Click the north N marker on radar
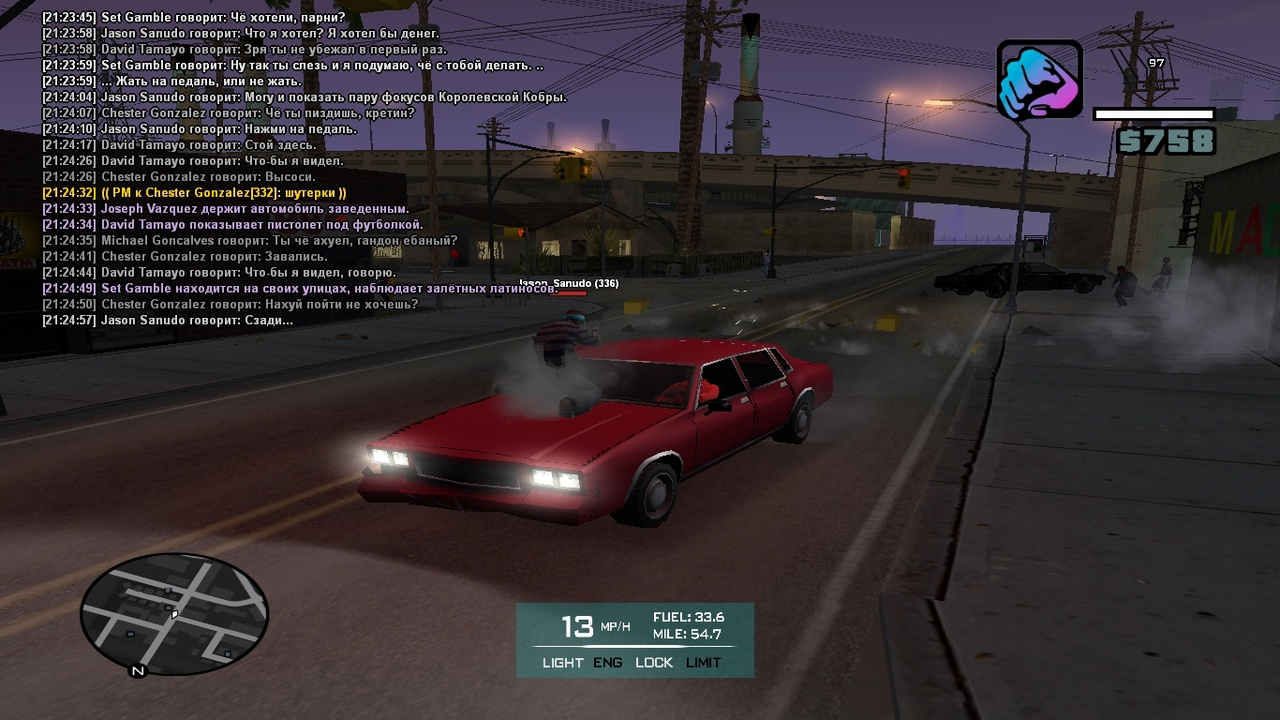 [x=138, y=671]
